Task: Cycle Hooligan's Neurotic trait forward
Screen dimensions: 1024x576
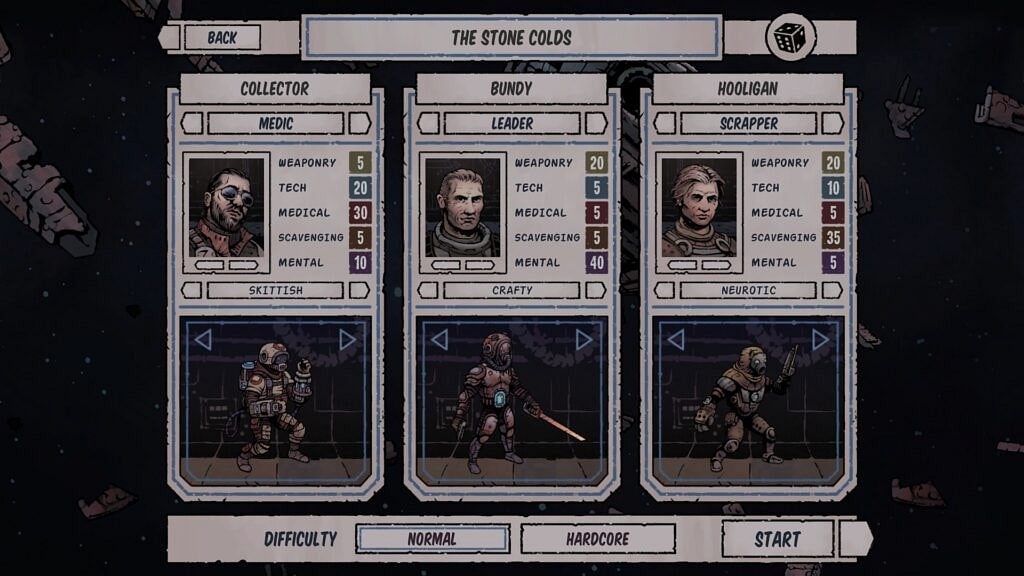Action: click(x=832, y=290)
